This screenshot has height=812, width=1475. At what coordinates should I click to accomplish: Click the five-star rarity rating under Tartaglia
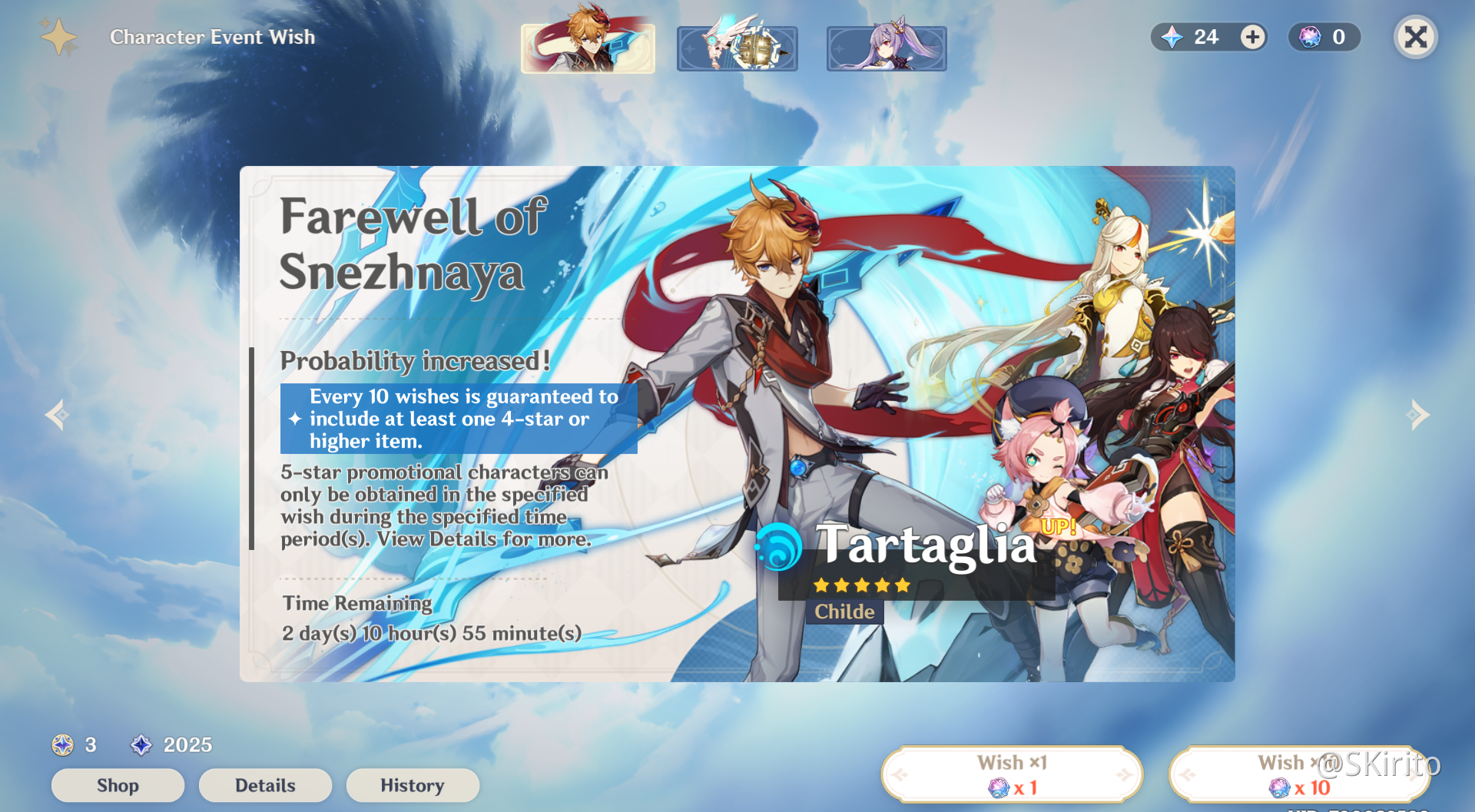[x=861, y=585]
